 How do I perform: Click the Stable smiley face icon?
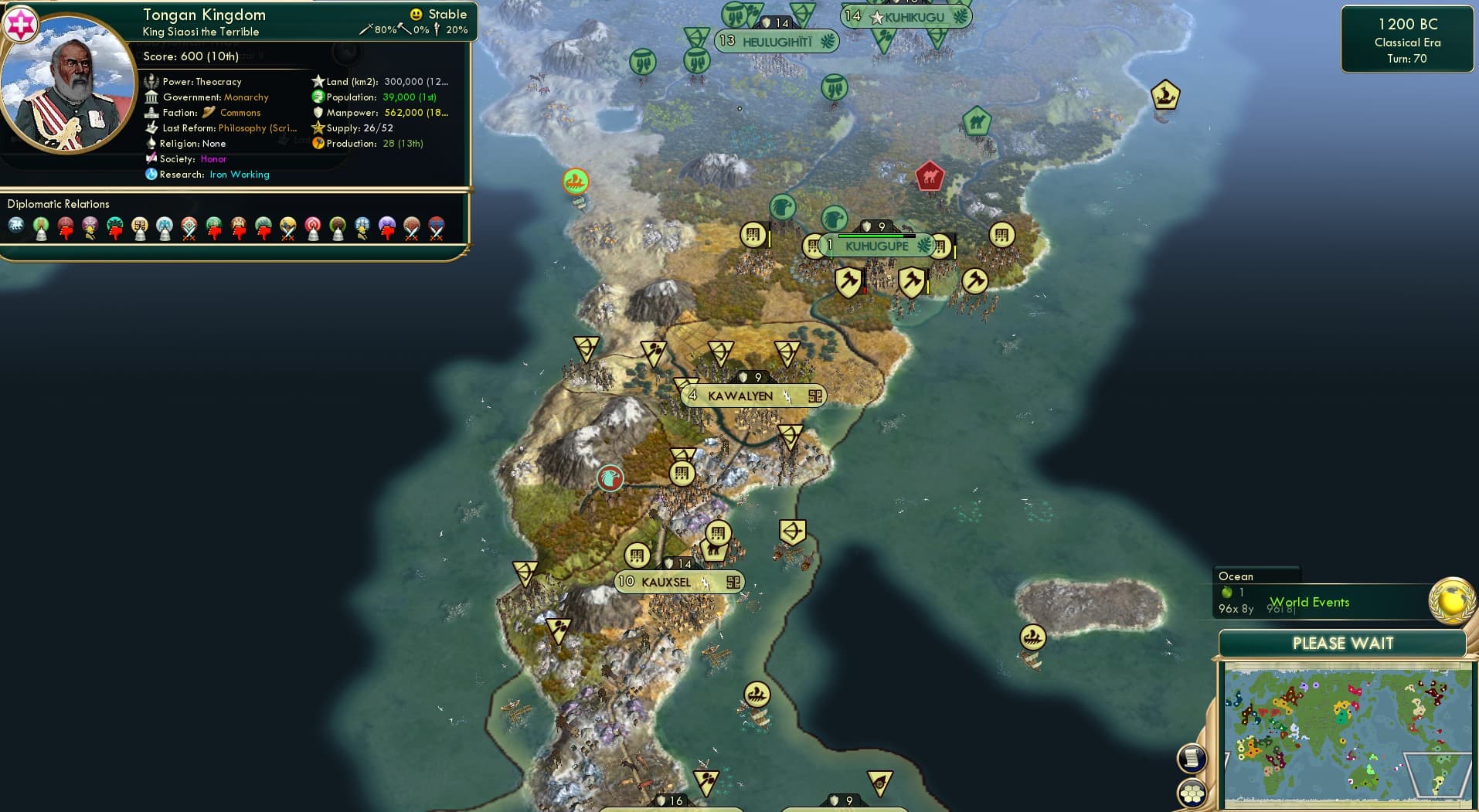(x=416, y=14)
